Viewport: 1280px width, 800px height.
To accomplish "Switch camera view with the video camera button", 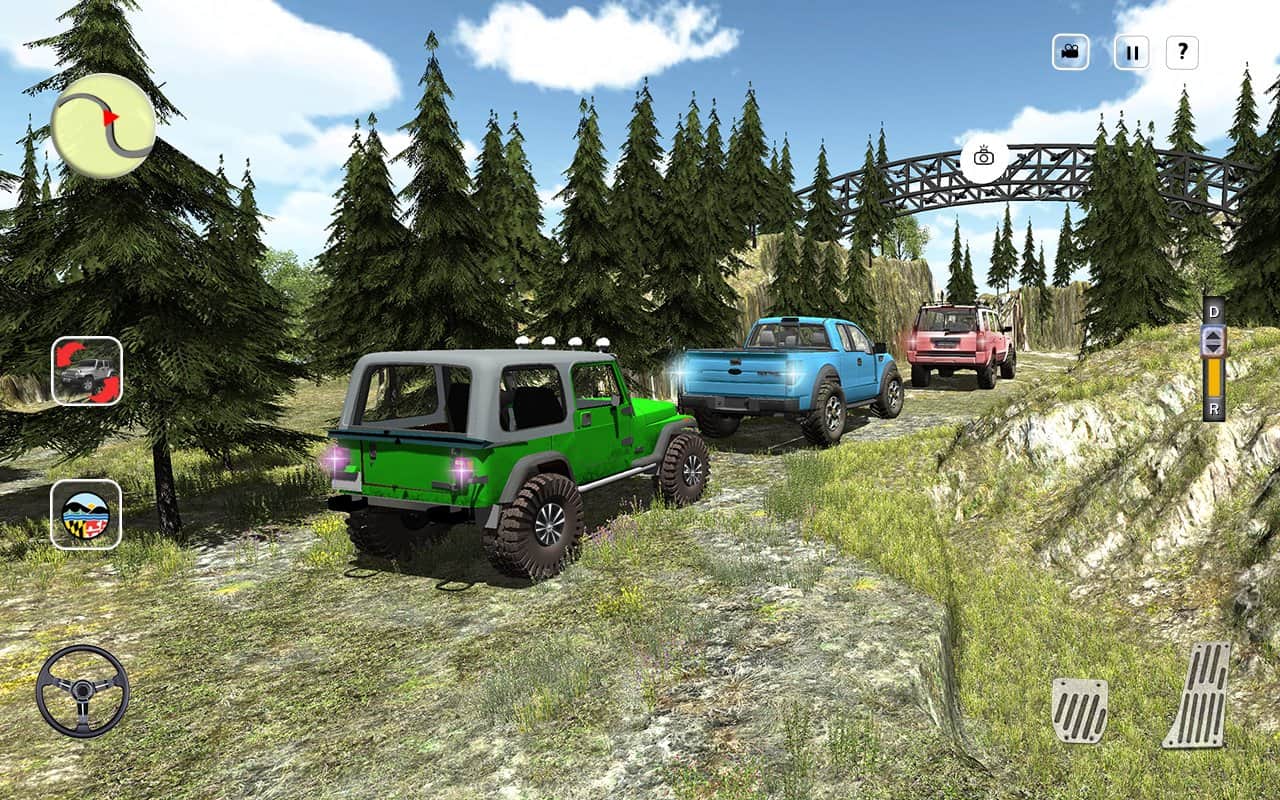I will pos(1070,52).
